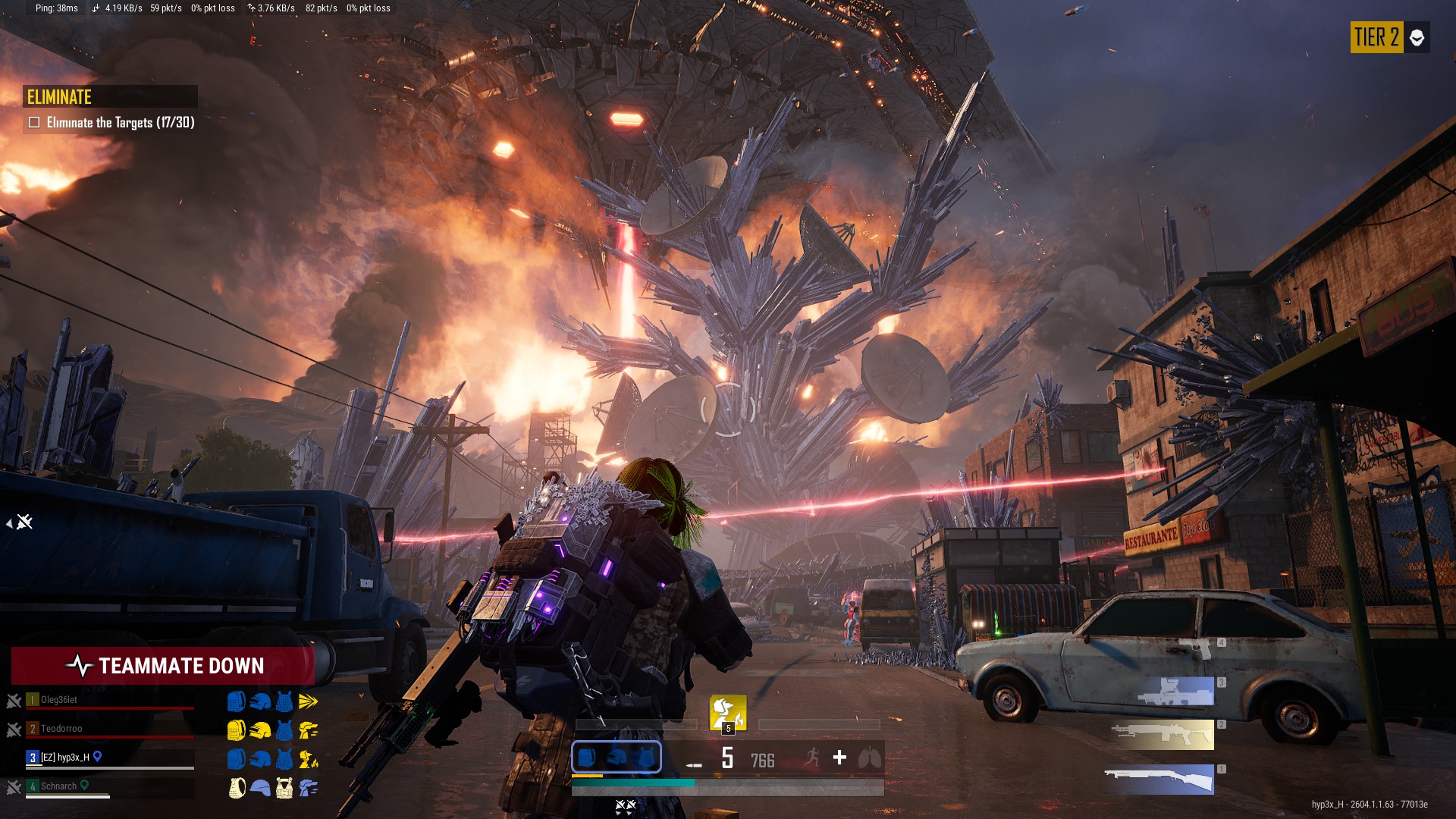Click the white plus healing icon

coord(839,758)
